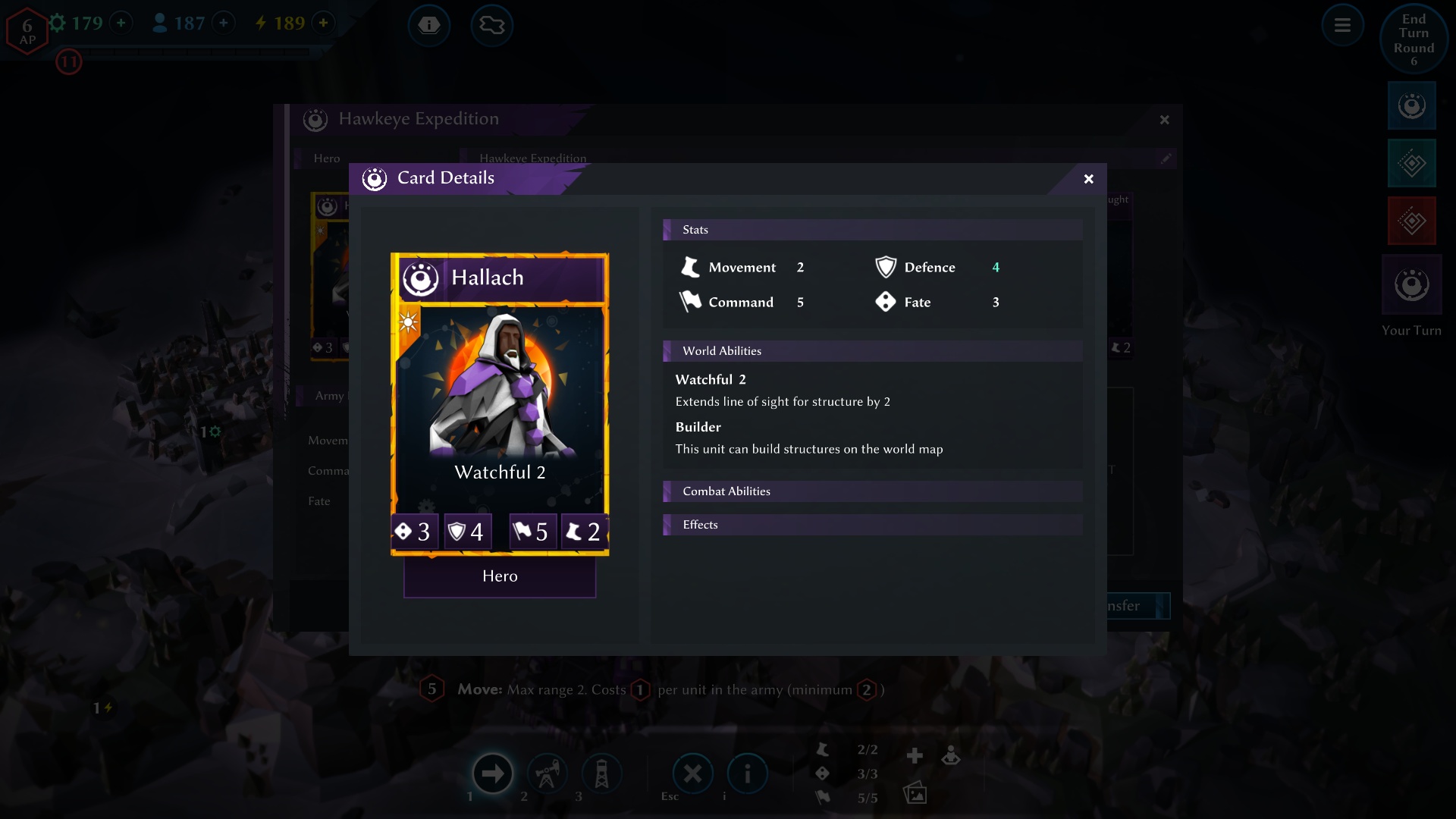Open the top map region button
This screenshot has height=819, width=1456.
click(x=491, y=25)
